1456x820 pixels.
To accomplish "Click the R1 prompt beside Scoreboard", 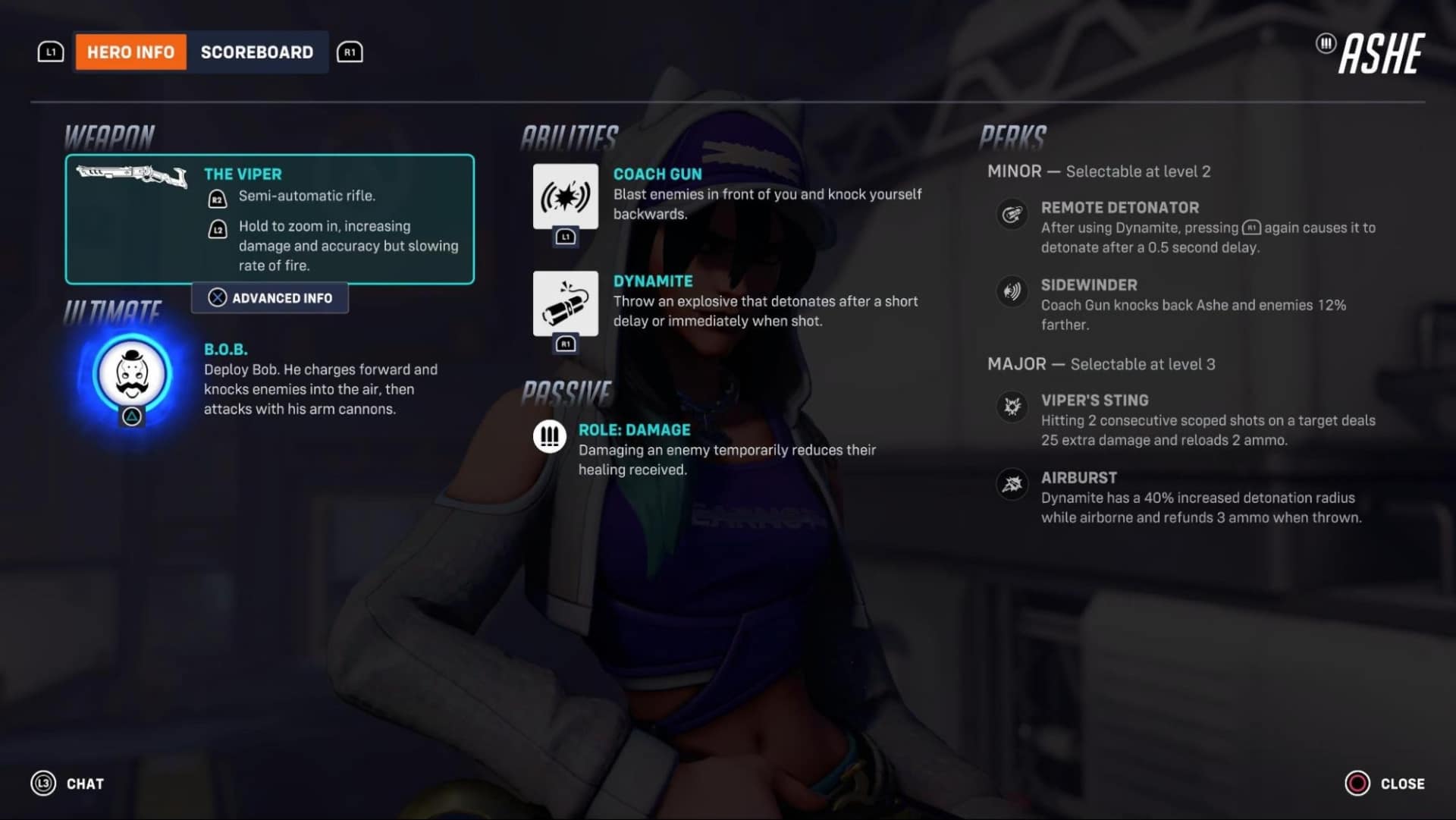I will [350, 52].
